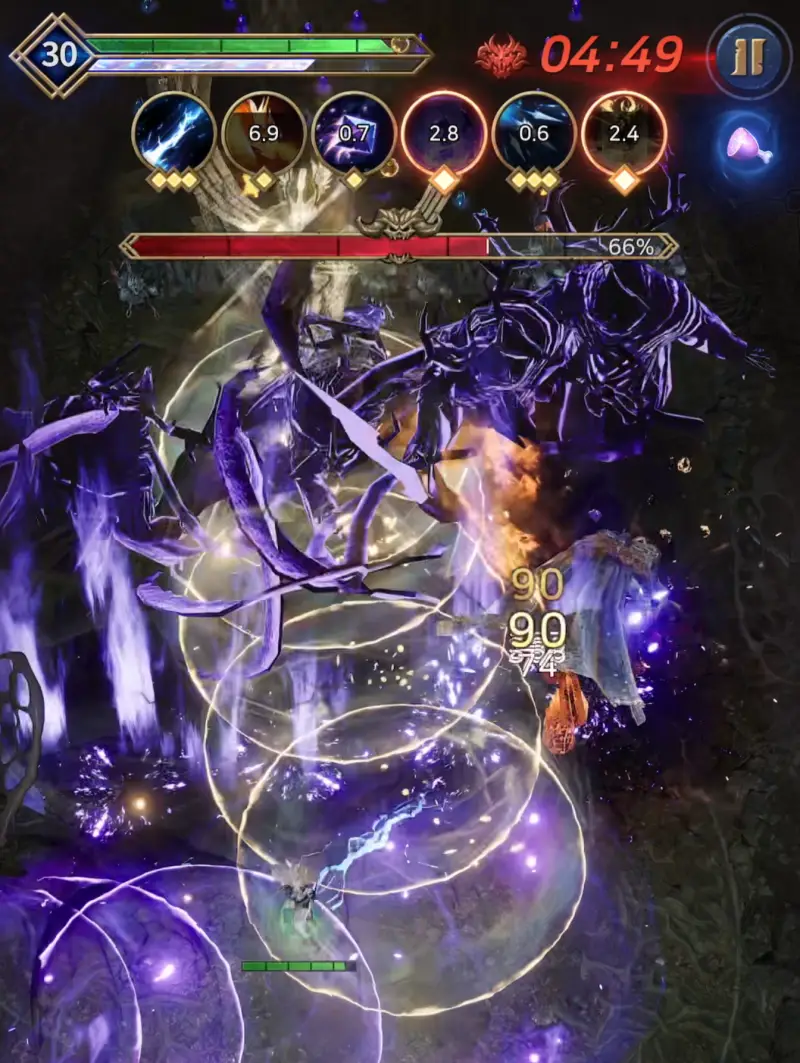800x1063 pixels.
Task: Activate the red-ringed skill showing 2.4
Action: tap(624, 132)
